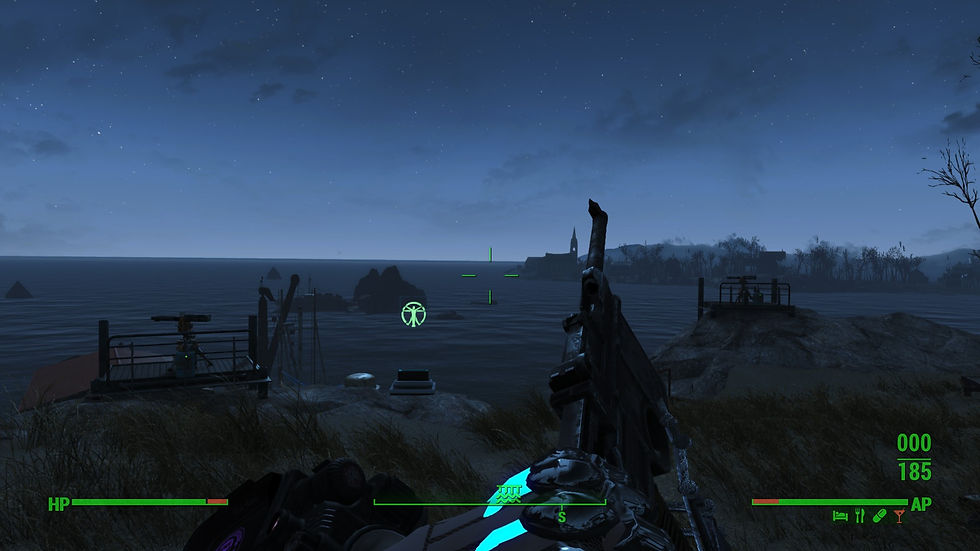Viewport: 980px width, 551px height.
Task: Click the bed sleep status icon
Action: click(x=840, y=516)
